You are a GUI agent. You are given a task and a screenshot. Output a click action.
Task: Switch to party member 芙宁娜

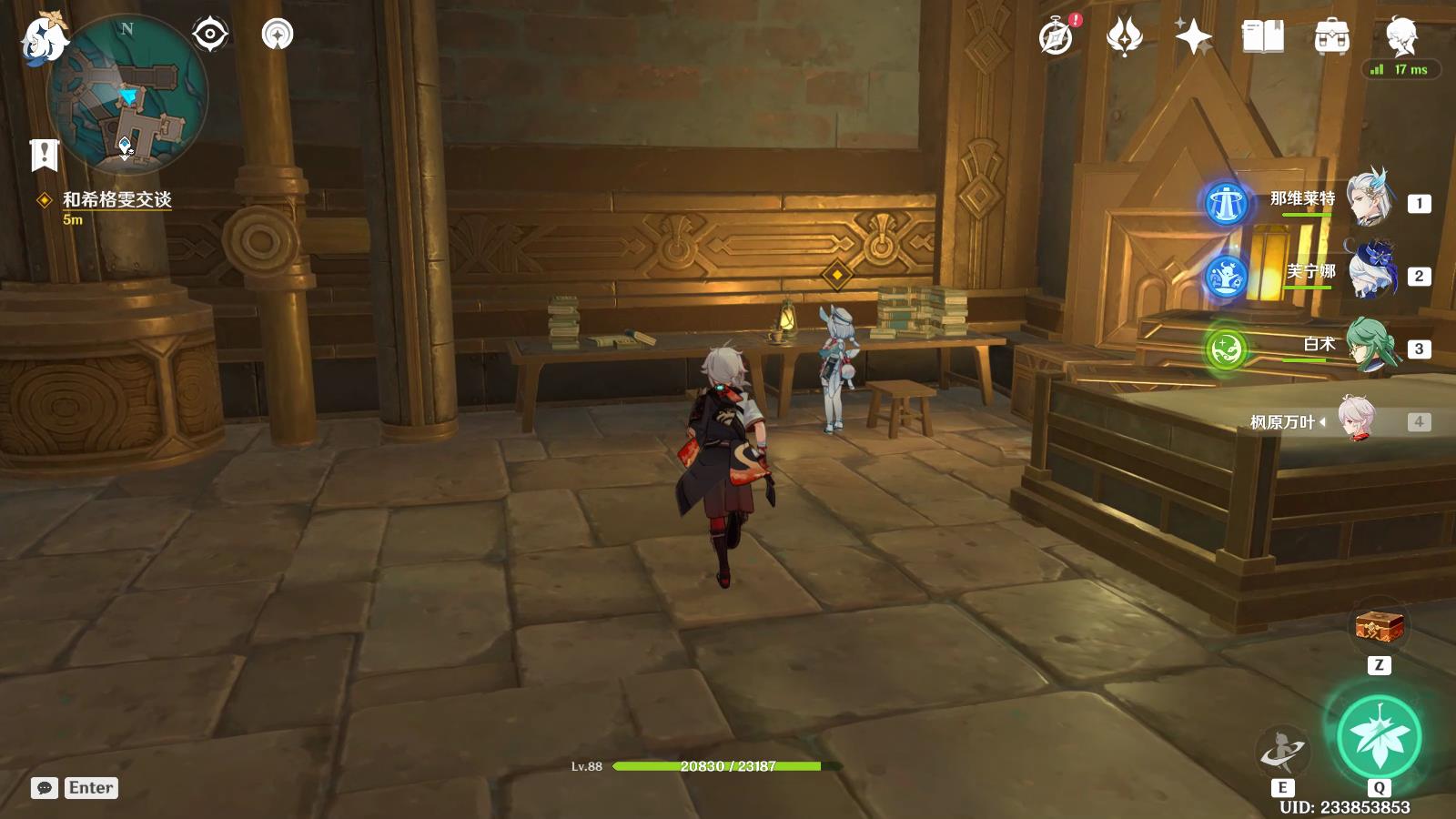point(1370,272)
